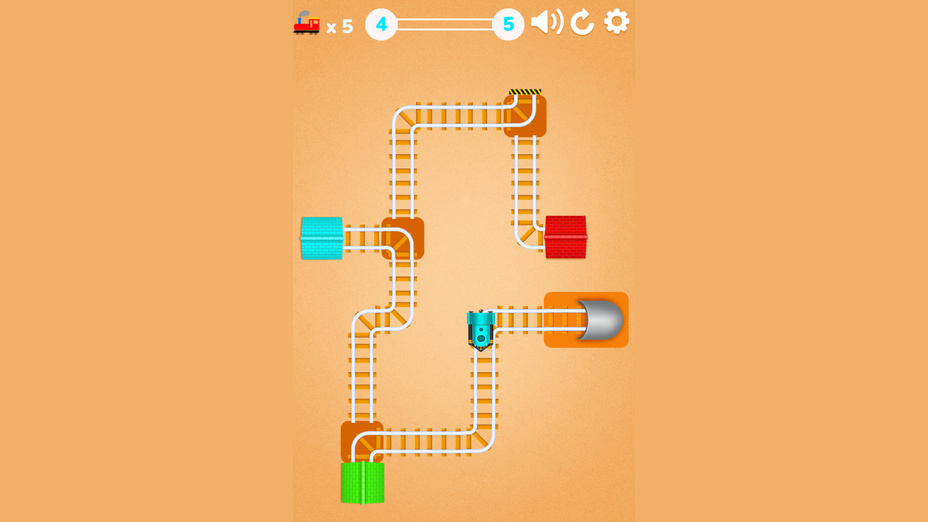Restart the level with the circular arrow
928x522 pixels.
coord(582,22)
